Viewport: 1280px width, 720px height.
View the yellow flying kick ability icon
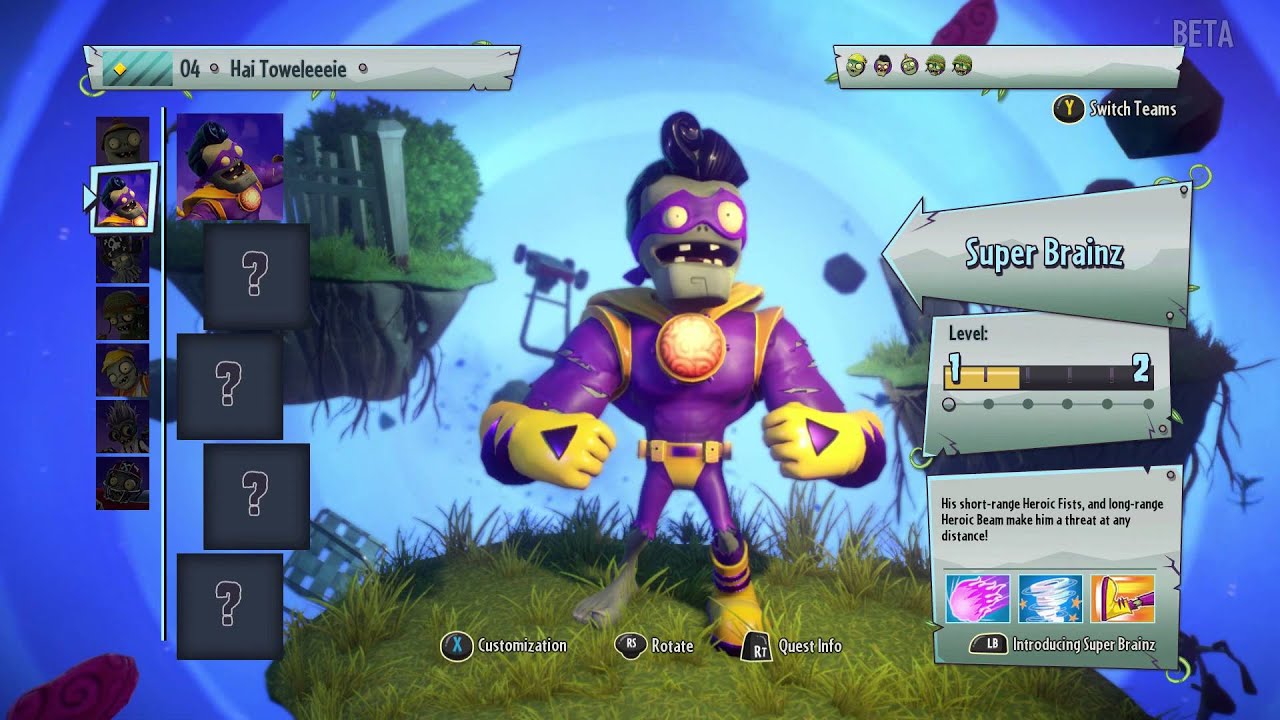tap(1122, 598)
